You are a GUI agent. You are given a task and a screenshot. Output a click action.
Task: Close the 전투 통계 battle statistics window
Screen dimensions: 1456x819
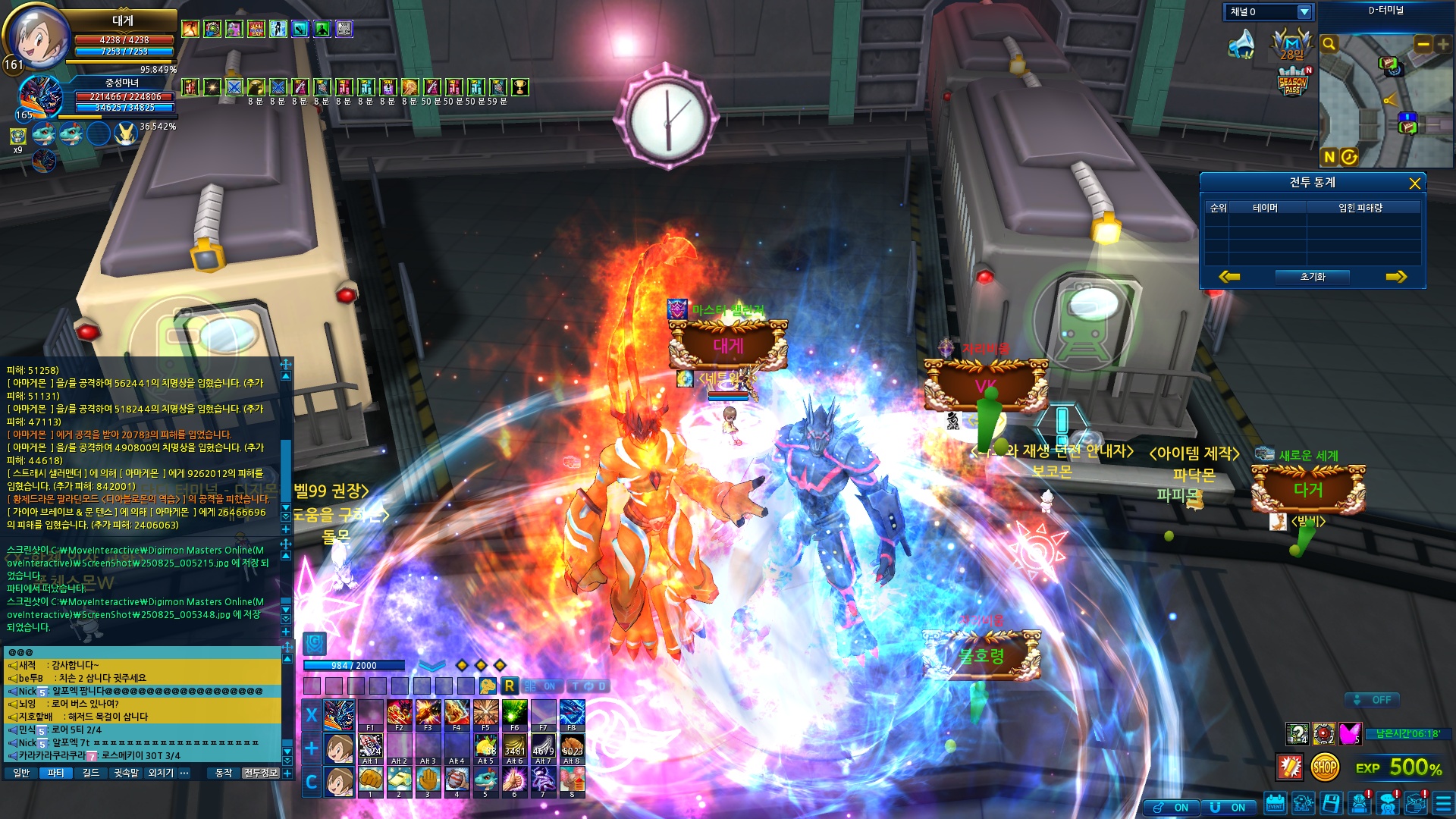click(1414, 184)
